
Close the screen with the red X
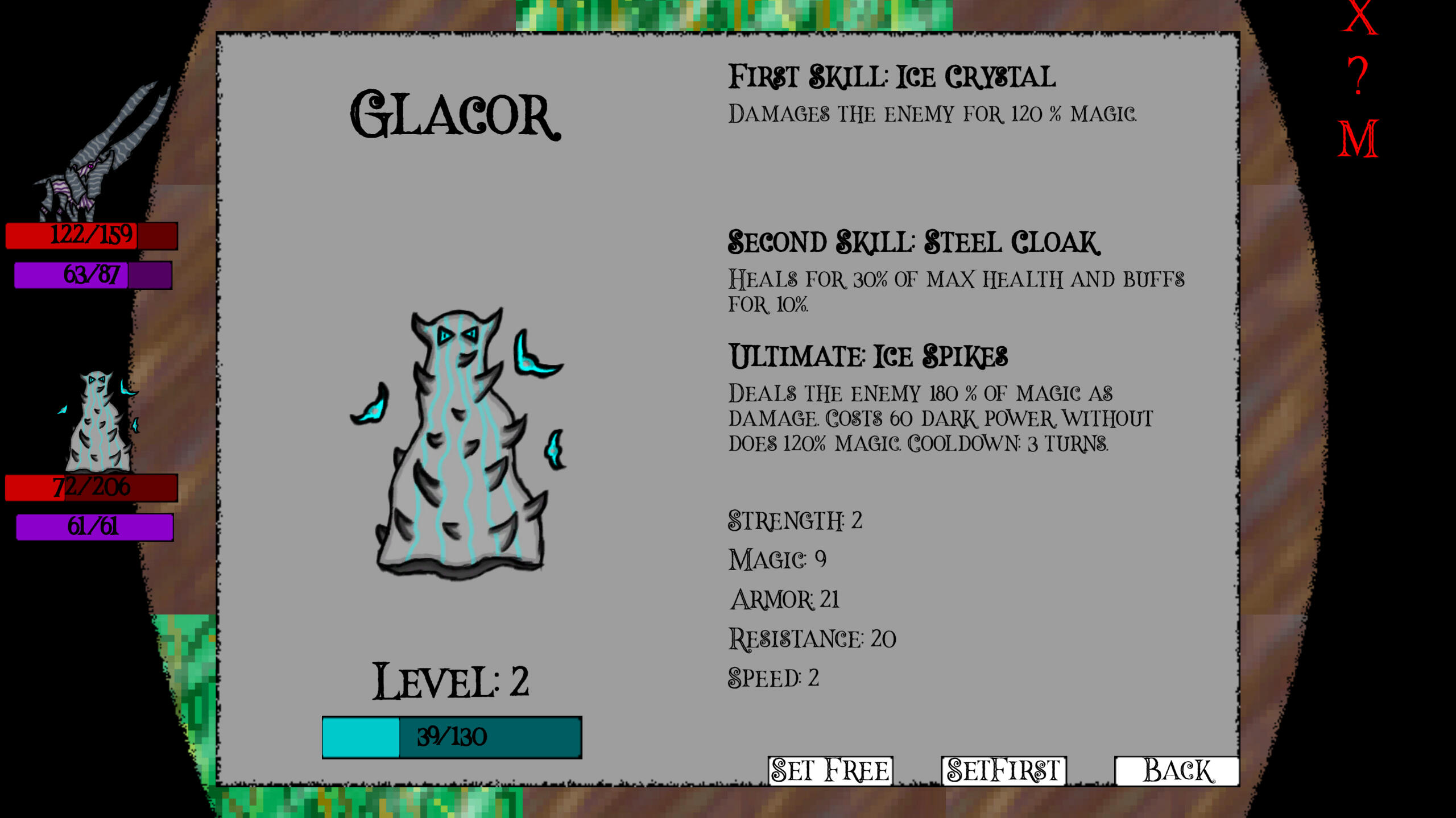(x=1359, y=18)
